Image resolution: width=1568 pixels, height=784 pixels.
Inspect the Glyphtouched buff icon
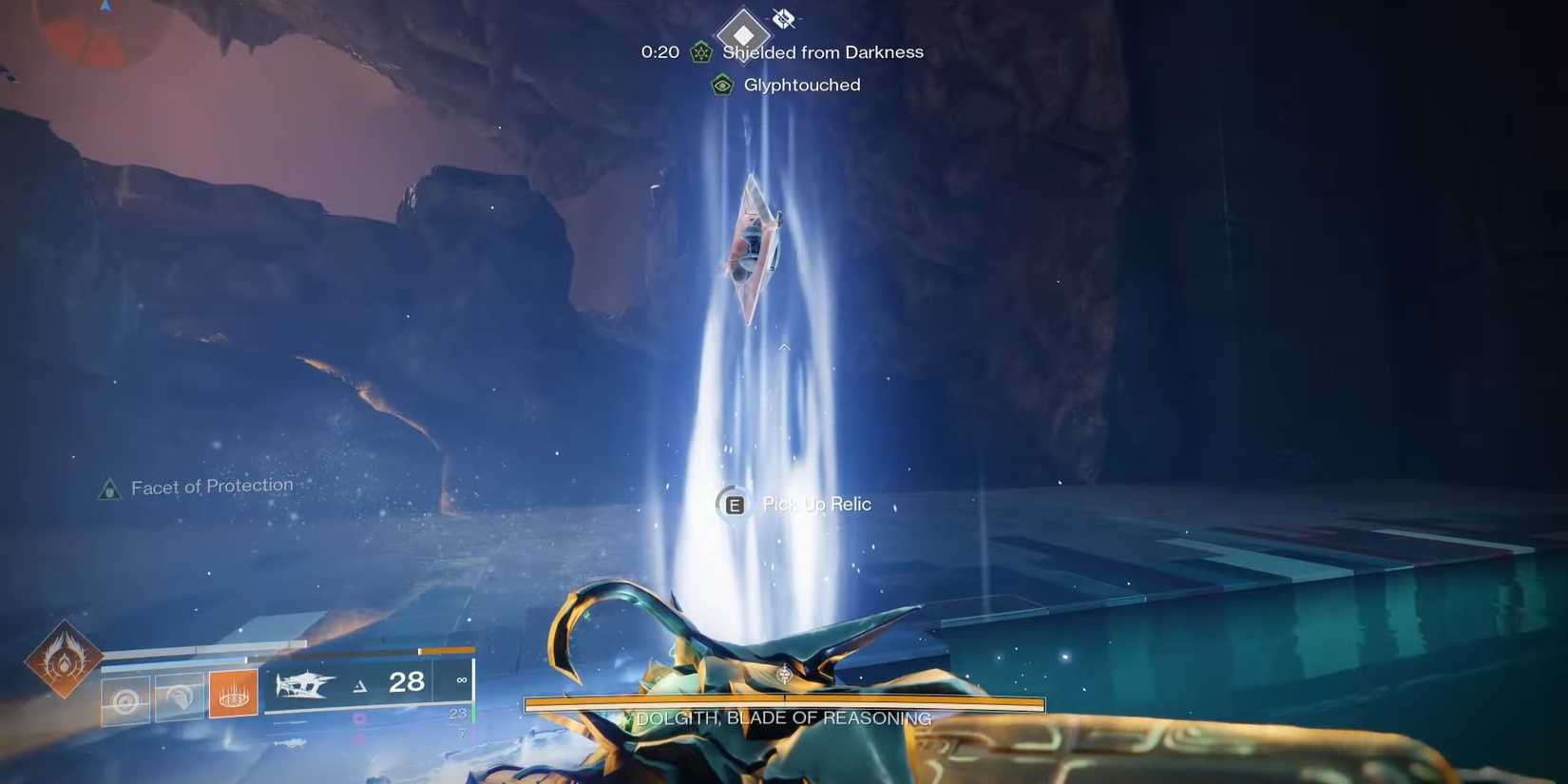pyautogui.click(x=722, y=86)
